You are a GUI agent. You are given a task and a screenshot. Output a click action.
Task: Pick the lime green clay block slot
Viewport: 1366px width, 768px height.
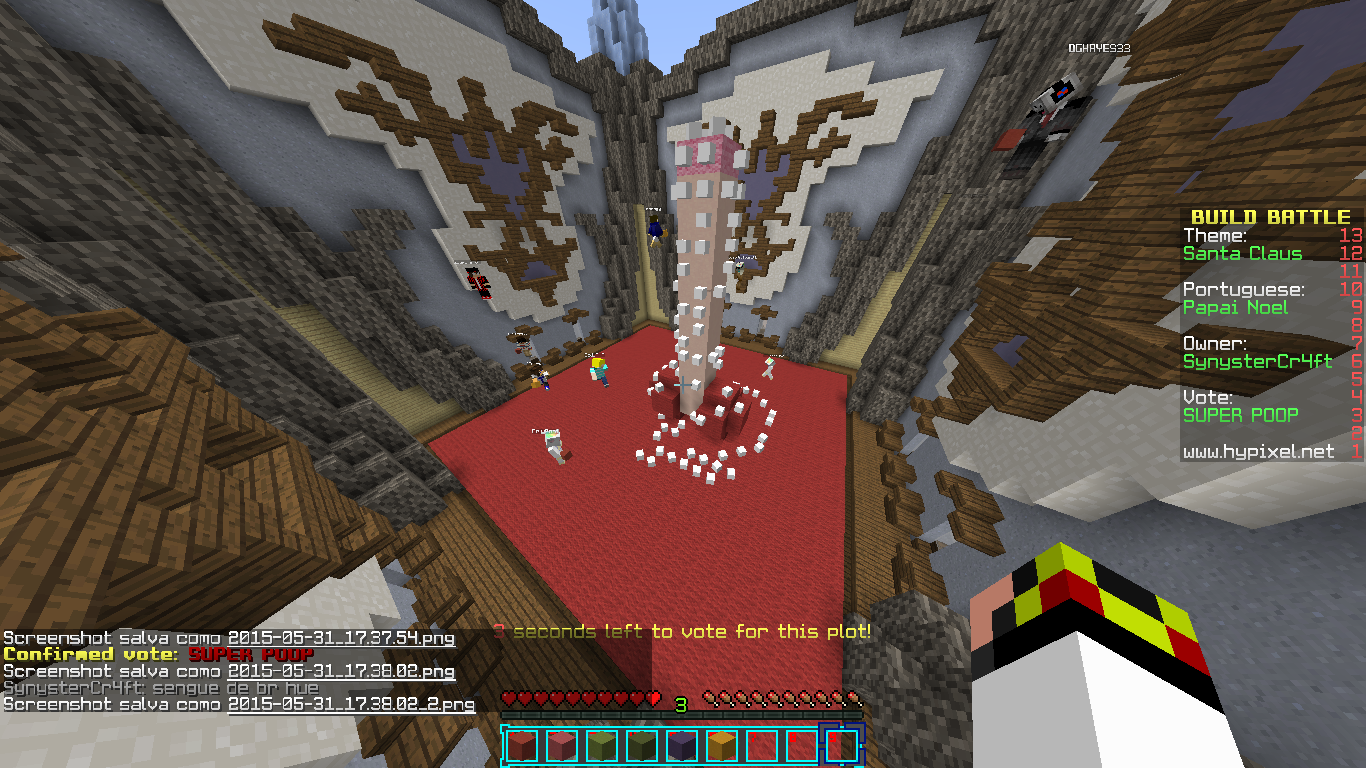point(601,745)
